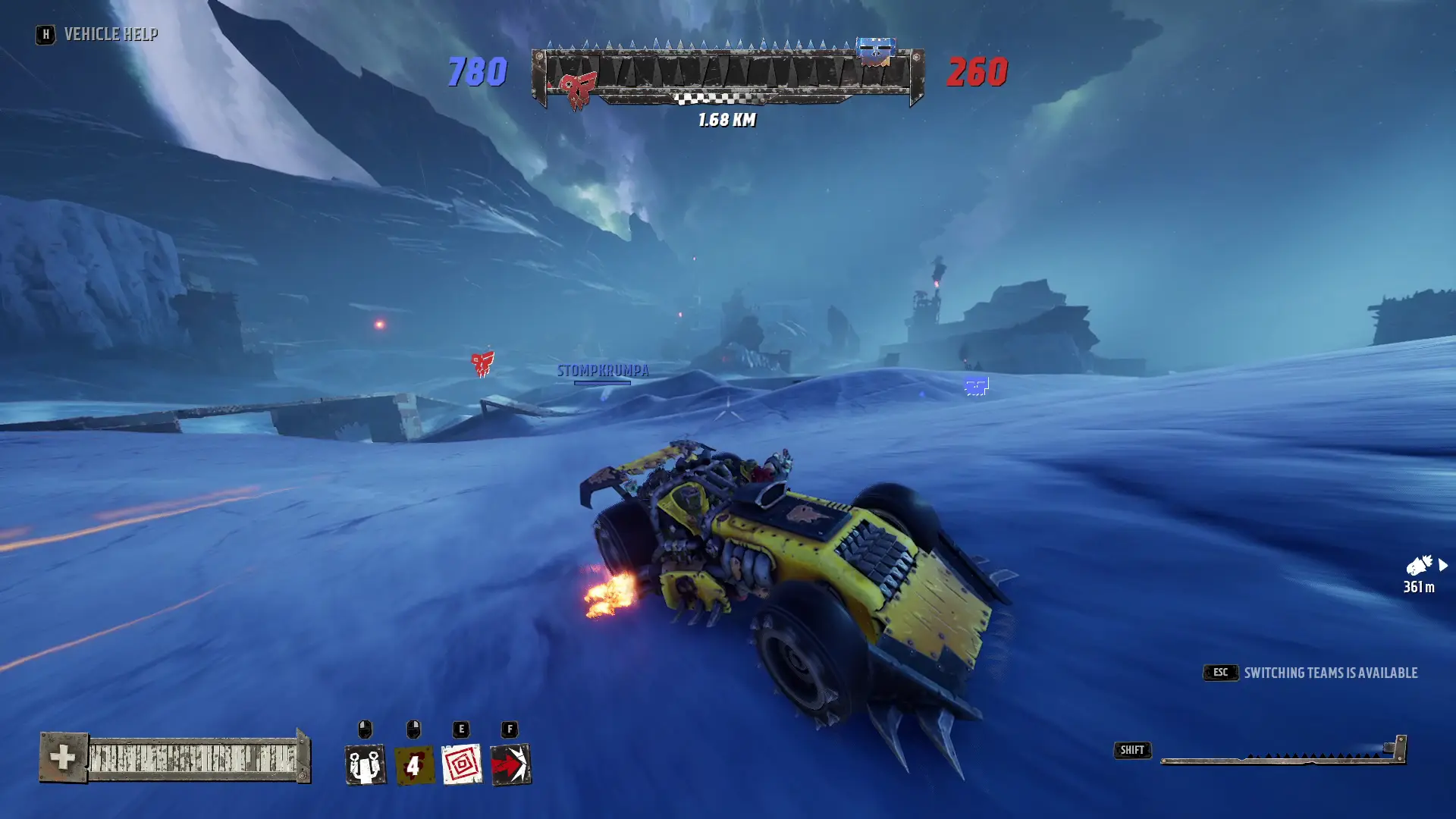Click the offscreen ally indicator showing 361 m

click(x=1421, y=573)
